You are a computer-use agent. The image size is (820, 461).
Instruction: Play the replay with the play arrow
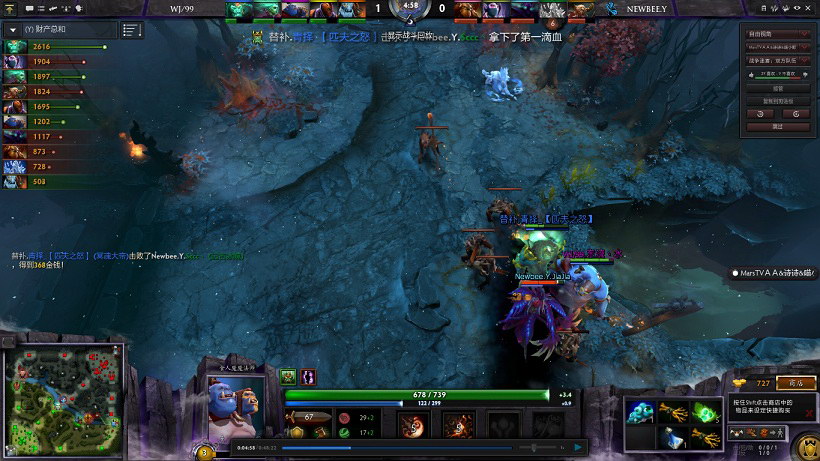click(x=576, y=448)
